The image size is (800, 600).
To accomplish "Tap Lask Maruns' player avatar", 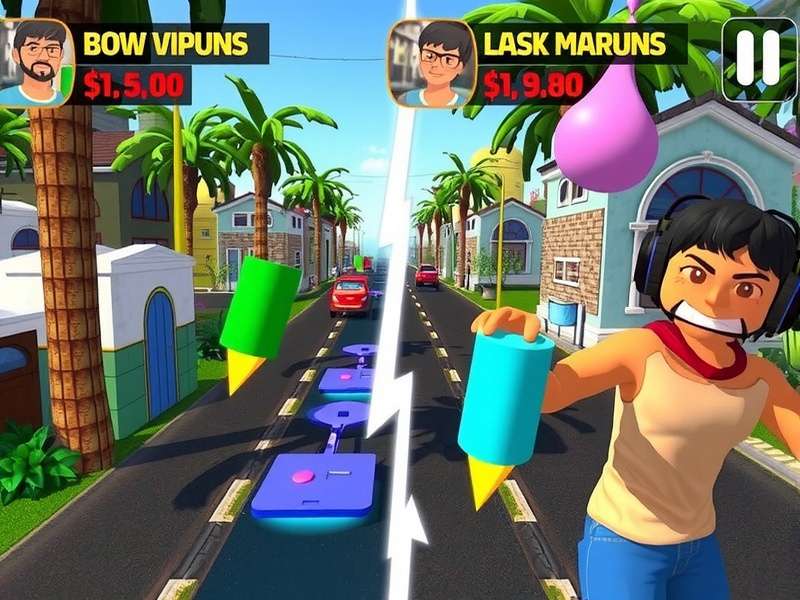I will 431,63.
